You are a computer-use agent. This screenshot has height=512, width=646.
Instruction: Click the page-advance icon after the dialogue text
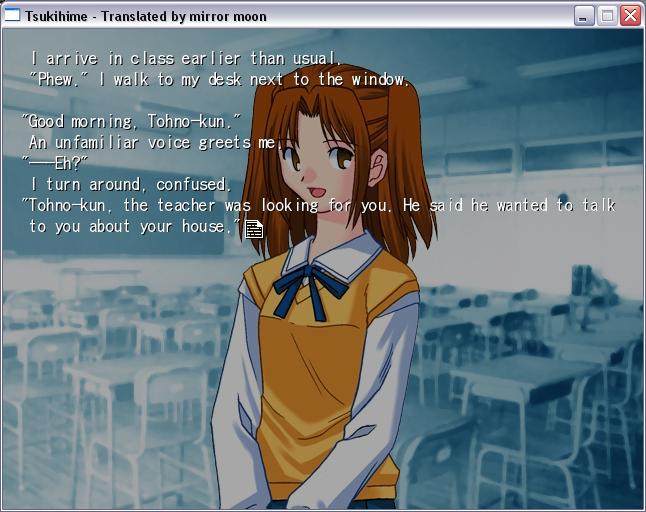254,229
